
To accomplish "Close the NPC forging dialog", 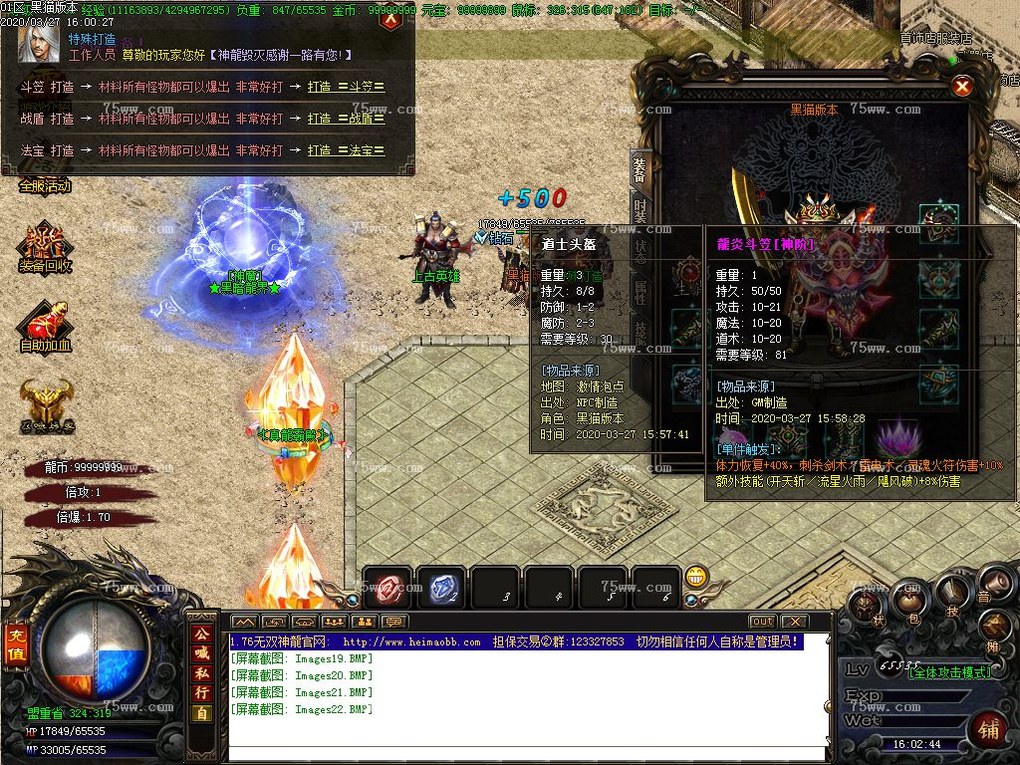I will 392,18.
